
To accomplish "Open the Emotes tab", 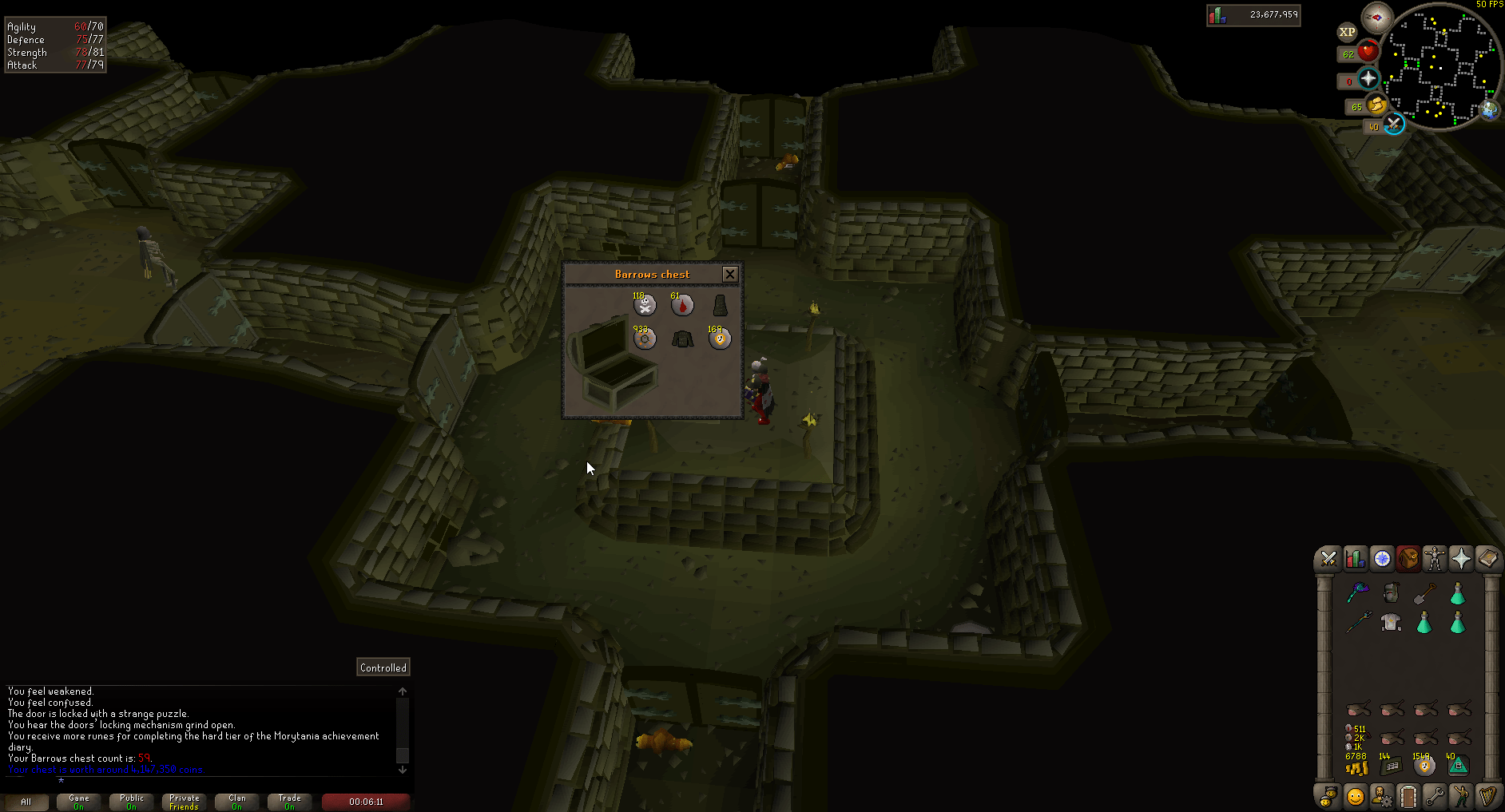I will [x=1461, y=796].
